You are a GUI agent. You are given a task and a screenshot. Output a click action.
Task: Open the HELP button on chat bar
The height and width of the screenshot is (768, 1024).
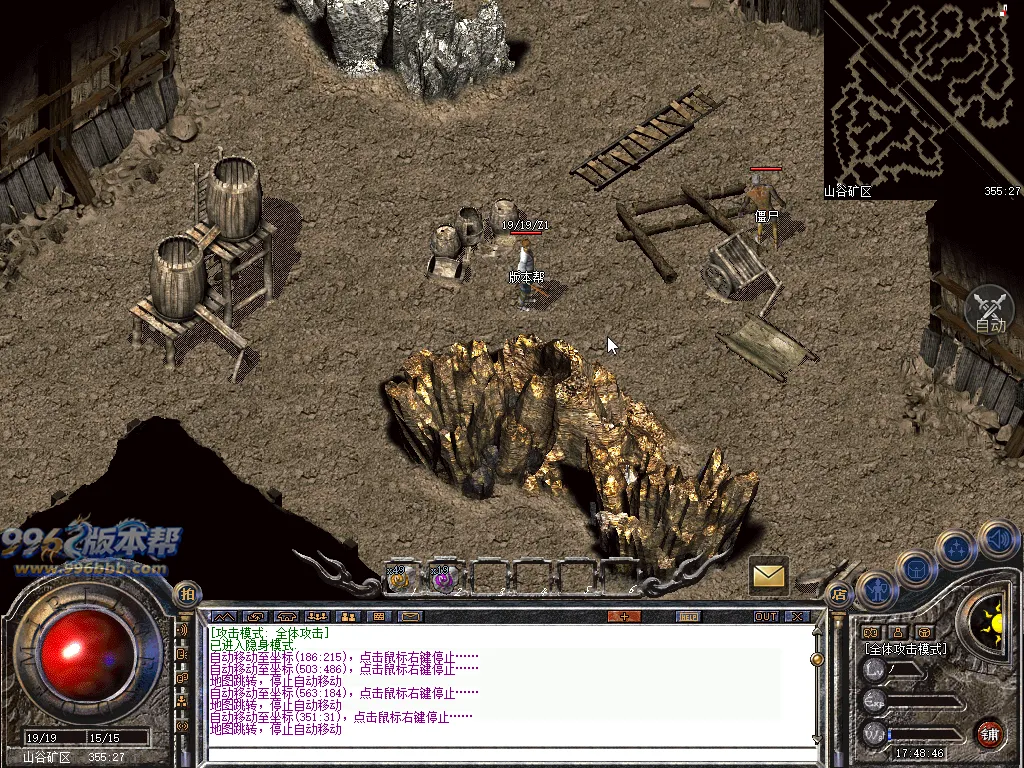coord(688,616)
